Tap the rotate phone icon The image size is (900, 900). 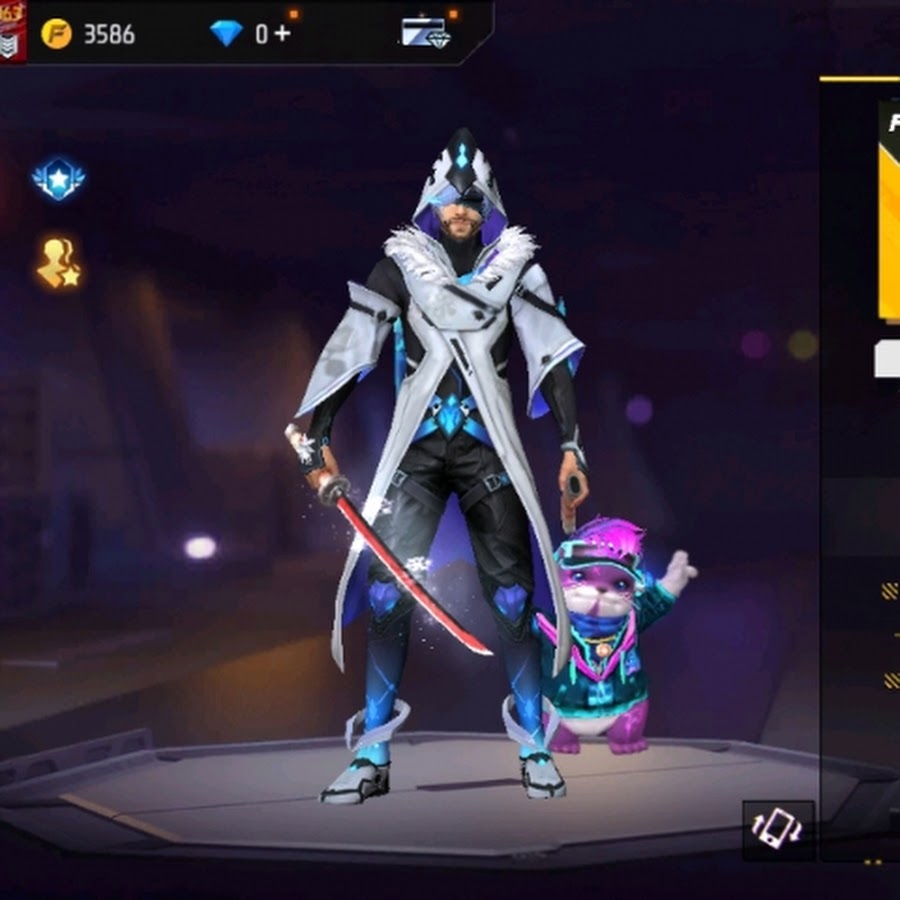(x=778, y=828)
